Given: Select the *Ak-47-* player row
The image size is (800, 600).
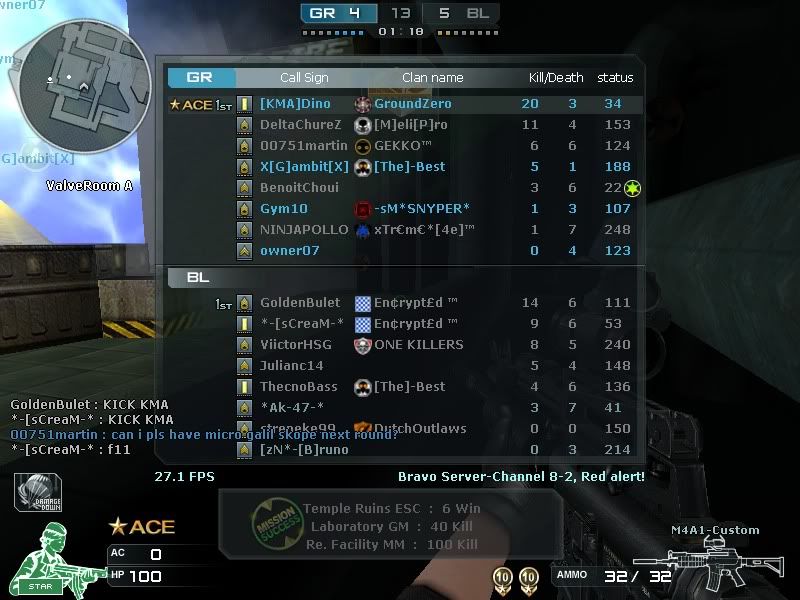Looking at the screenshot, I should (x=292, y=408).
